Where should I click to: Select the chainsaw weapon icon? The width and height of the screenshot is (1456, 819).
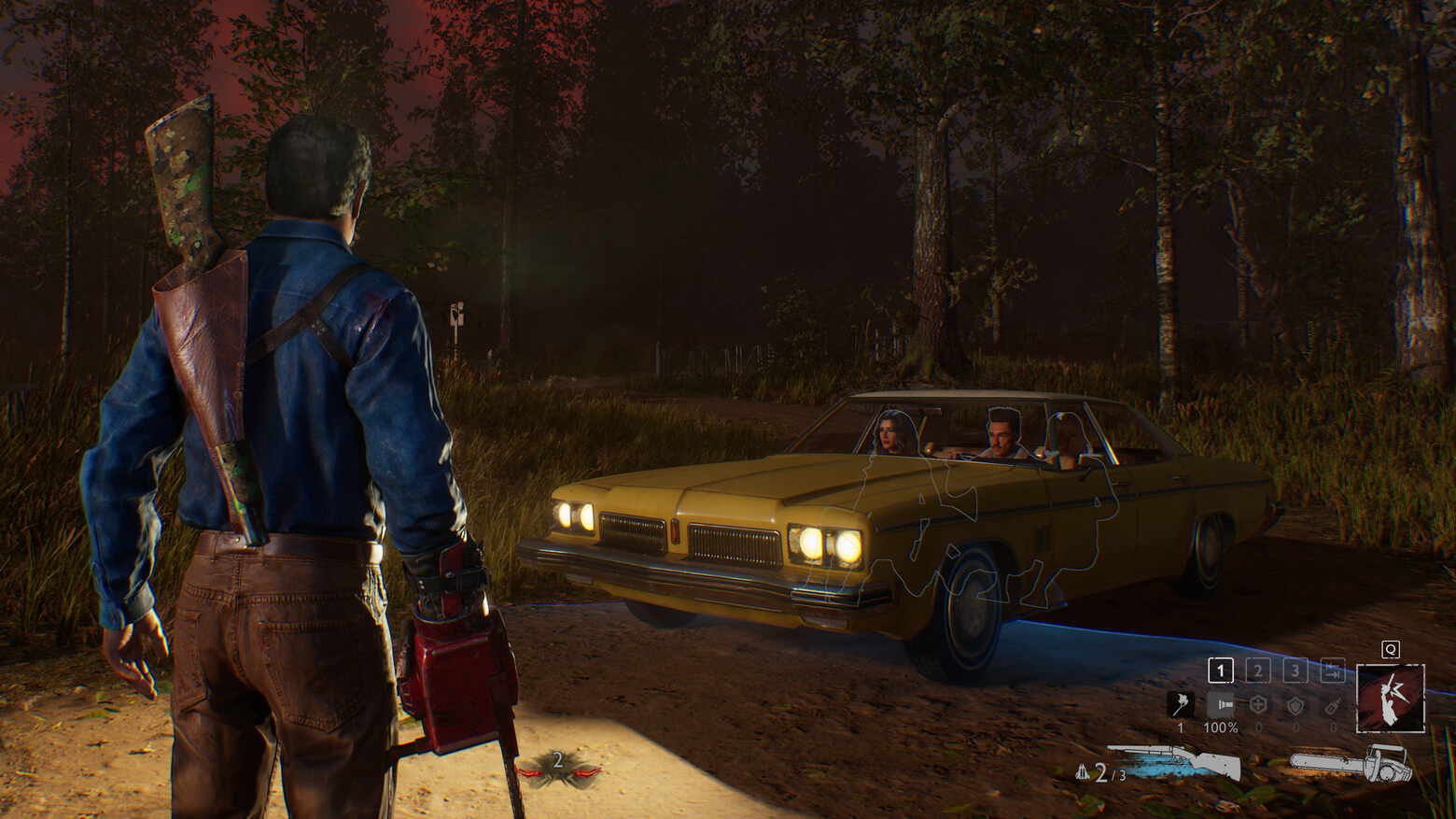pos(1353,763)
